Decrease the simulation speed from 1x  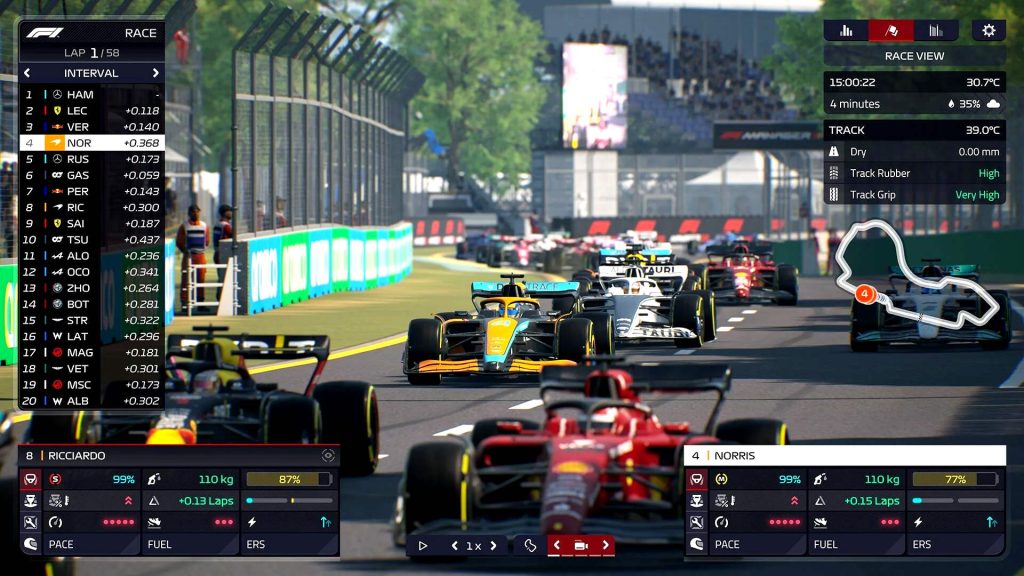click(455, 545)
